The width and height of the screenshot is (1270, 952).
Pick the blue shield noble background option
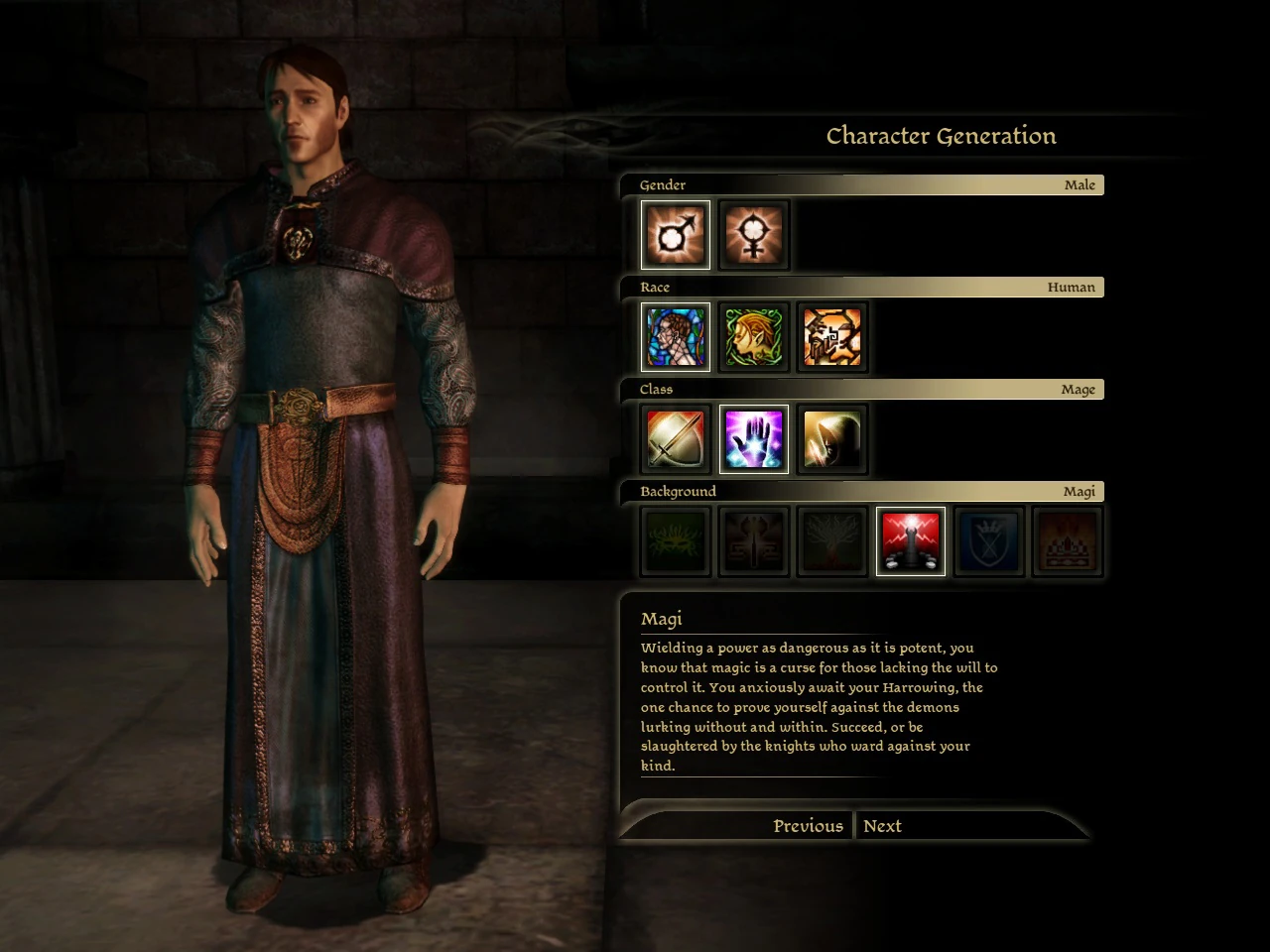pyautogui.click(x=988, y=540)
